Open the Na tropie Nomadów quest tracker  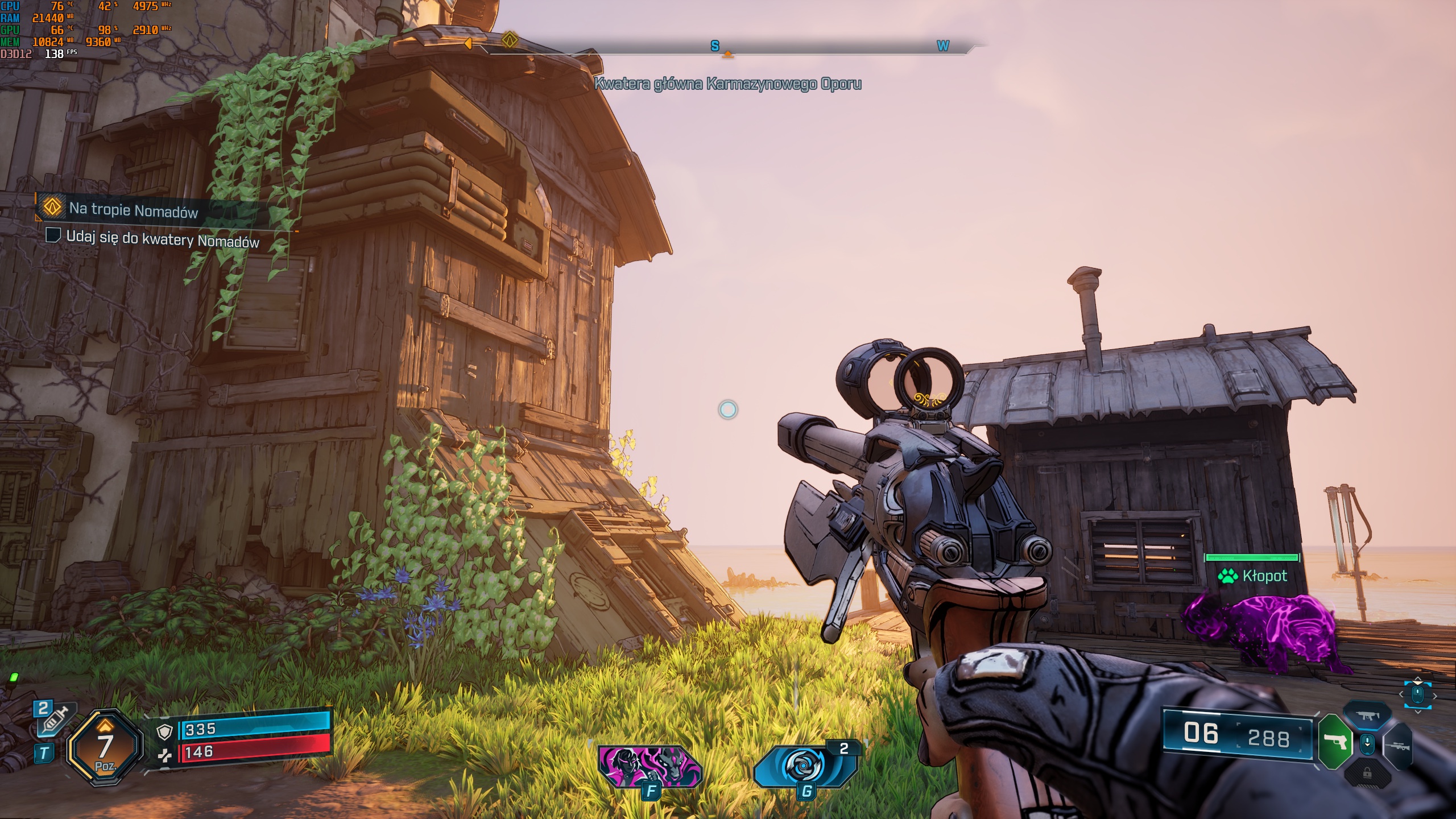tap(134, 210)
